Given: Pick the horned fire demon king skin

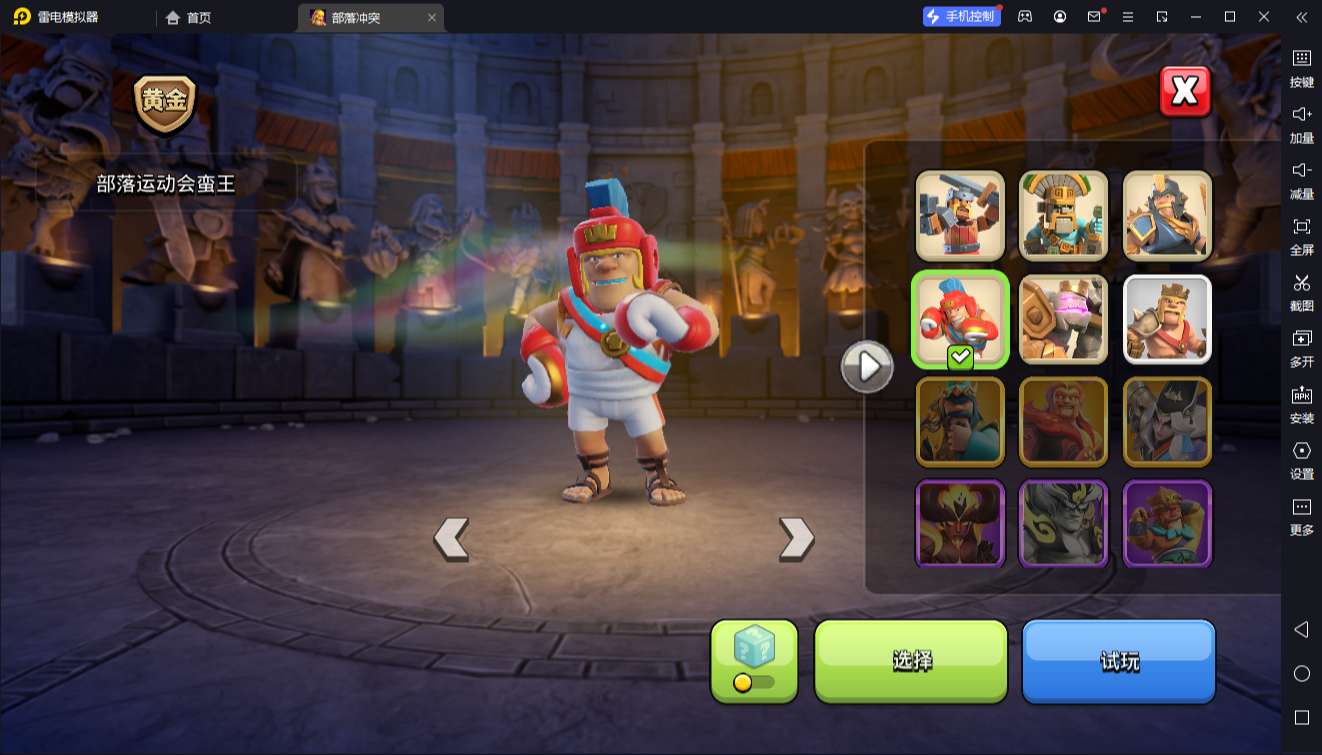Looking at the screenshot, I should [961, 524].
